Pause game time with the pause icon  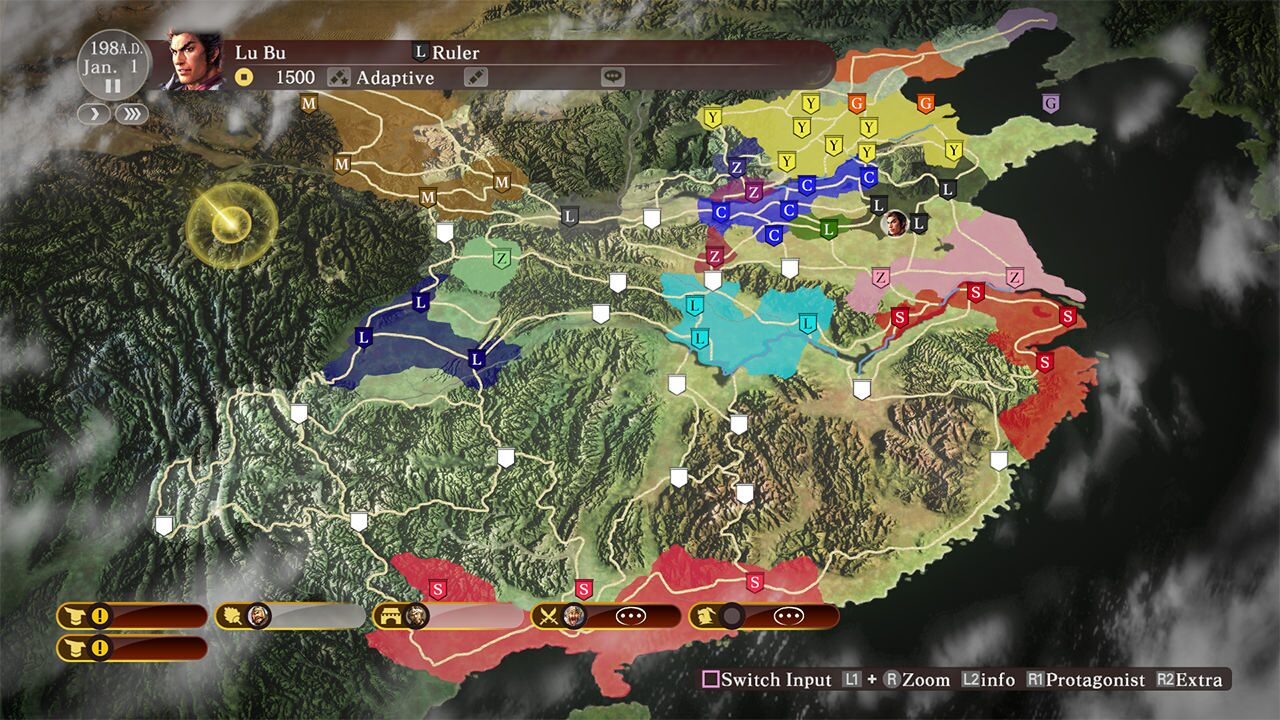(x=113, y=86)
